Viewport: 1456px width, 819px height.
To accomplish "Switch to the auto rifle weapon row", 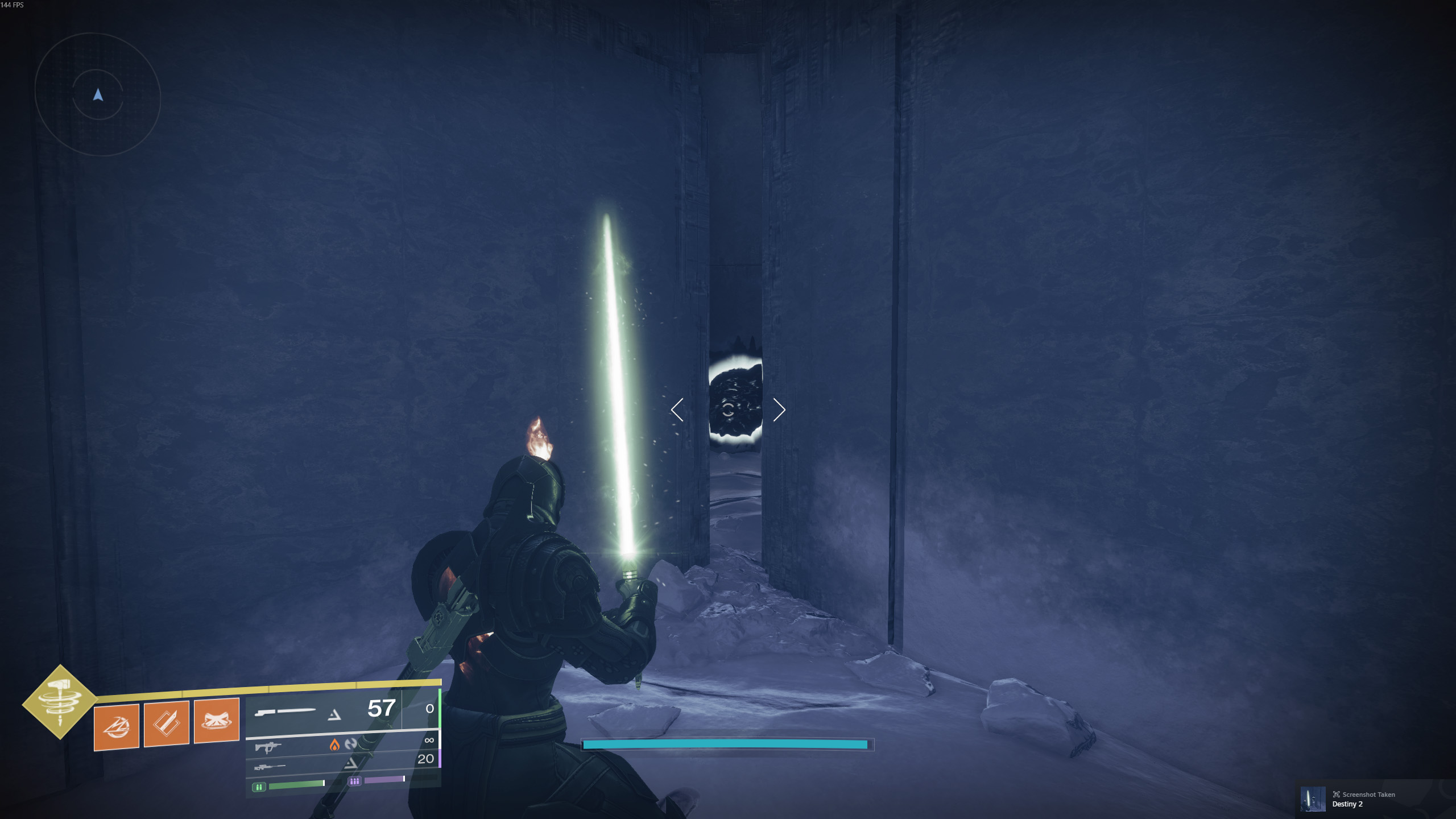I will coord(341,744).
